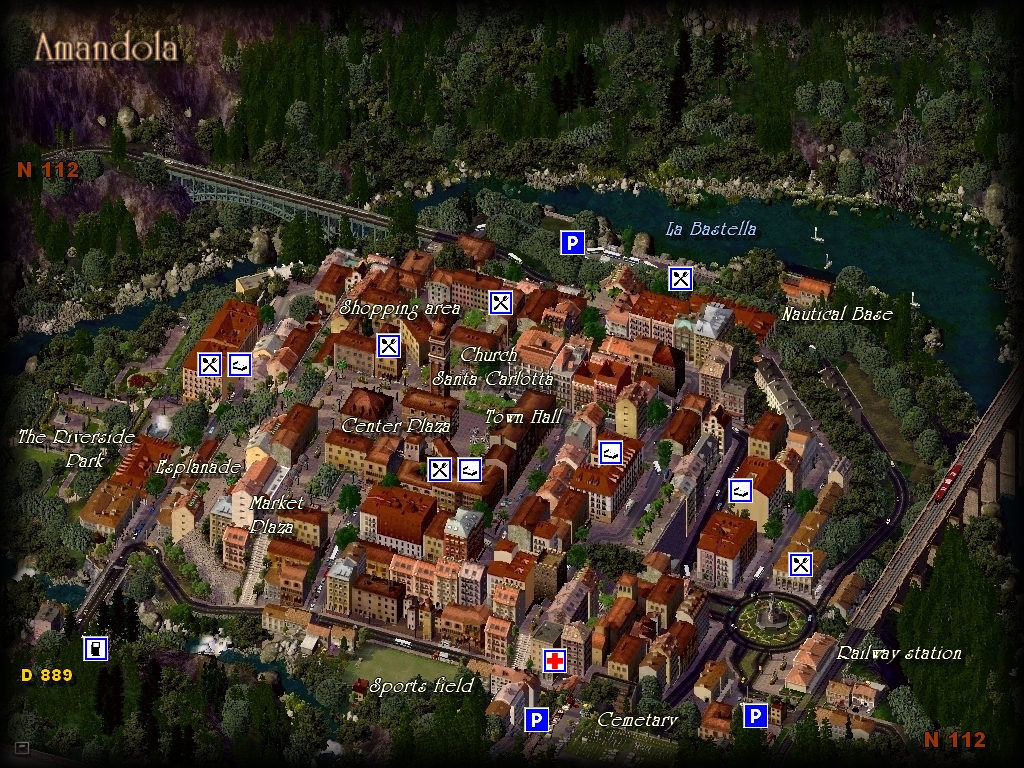The height and width of the screenshot is (768, 1024).
Task: Click the restaurant marker below Center Plaza
Action: click(440, 469)
